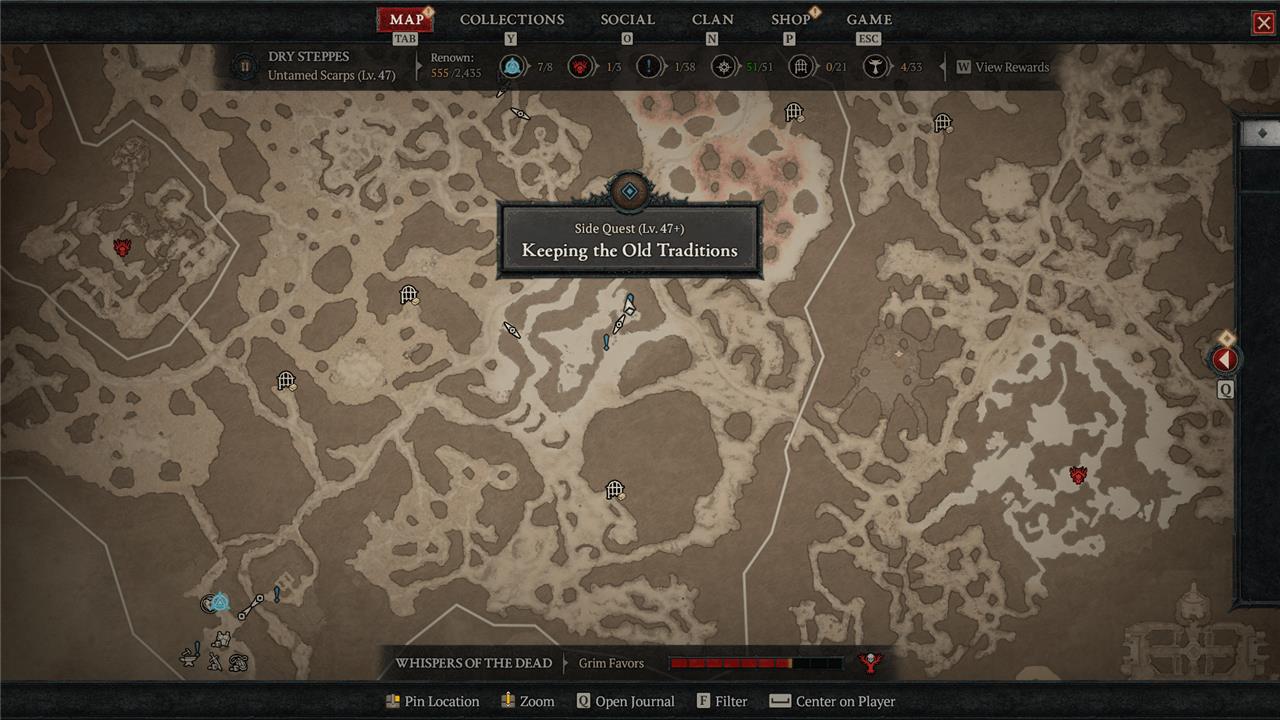Click the blue waypoint marker on the map

[219, 602]
